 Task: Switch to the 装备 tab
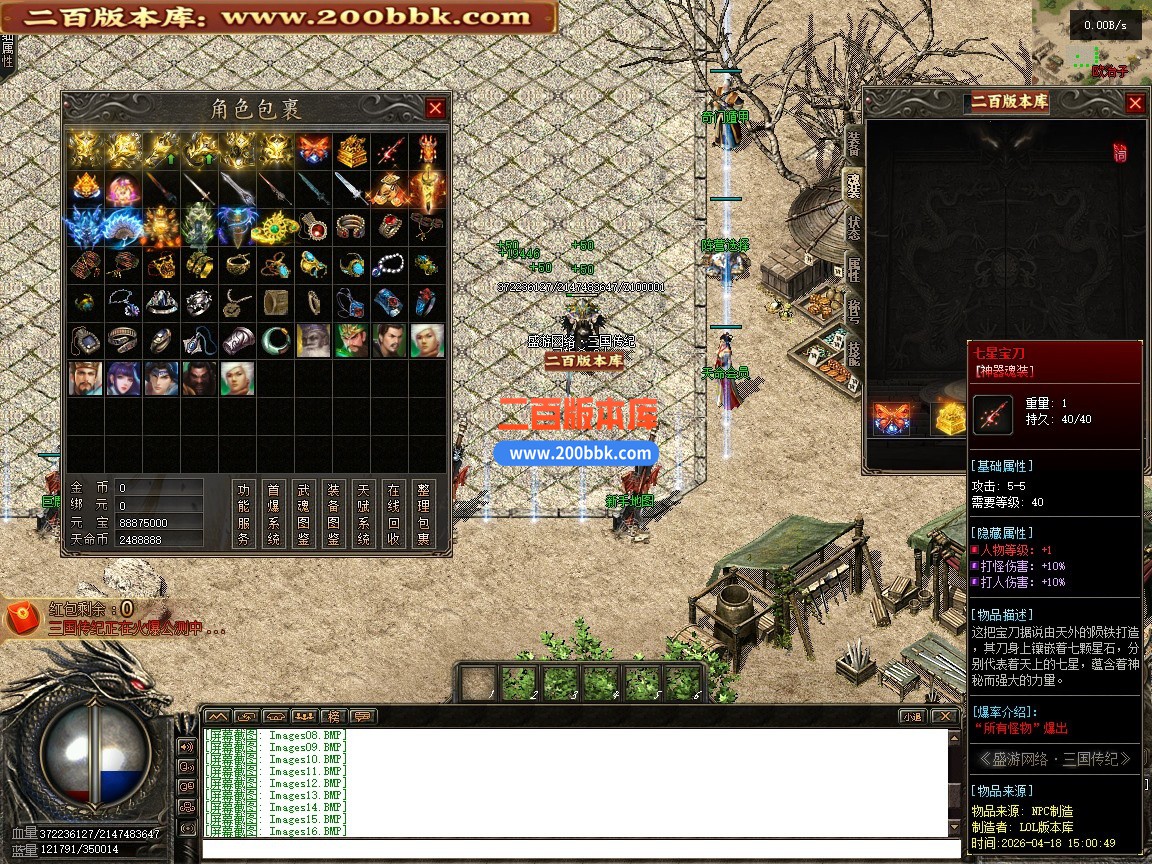point(853,143)
